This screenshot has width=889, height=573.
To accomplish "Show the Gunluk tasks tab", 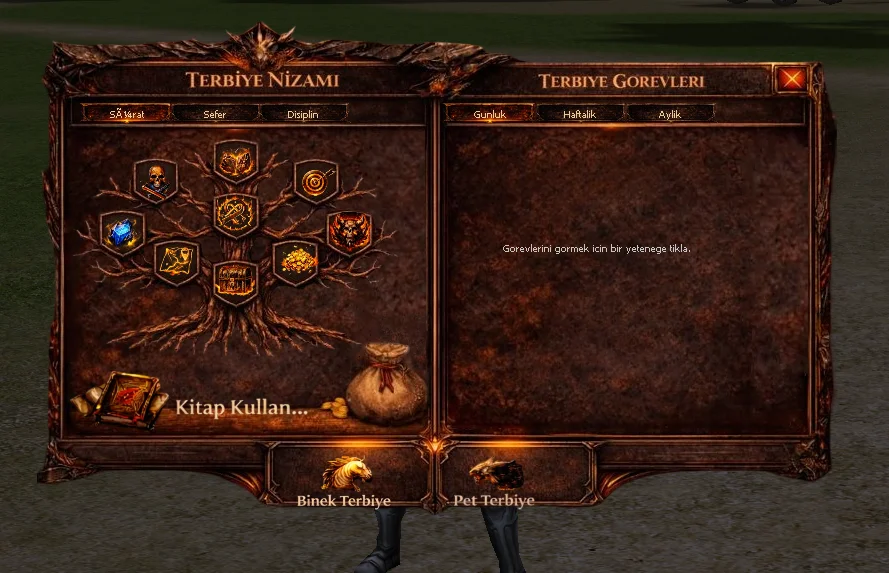I will [x=489, y=114].
